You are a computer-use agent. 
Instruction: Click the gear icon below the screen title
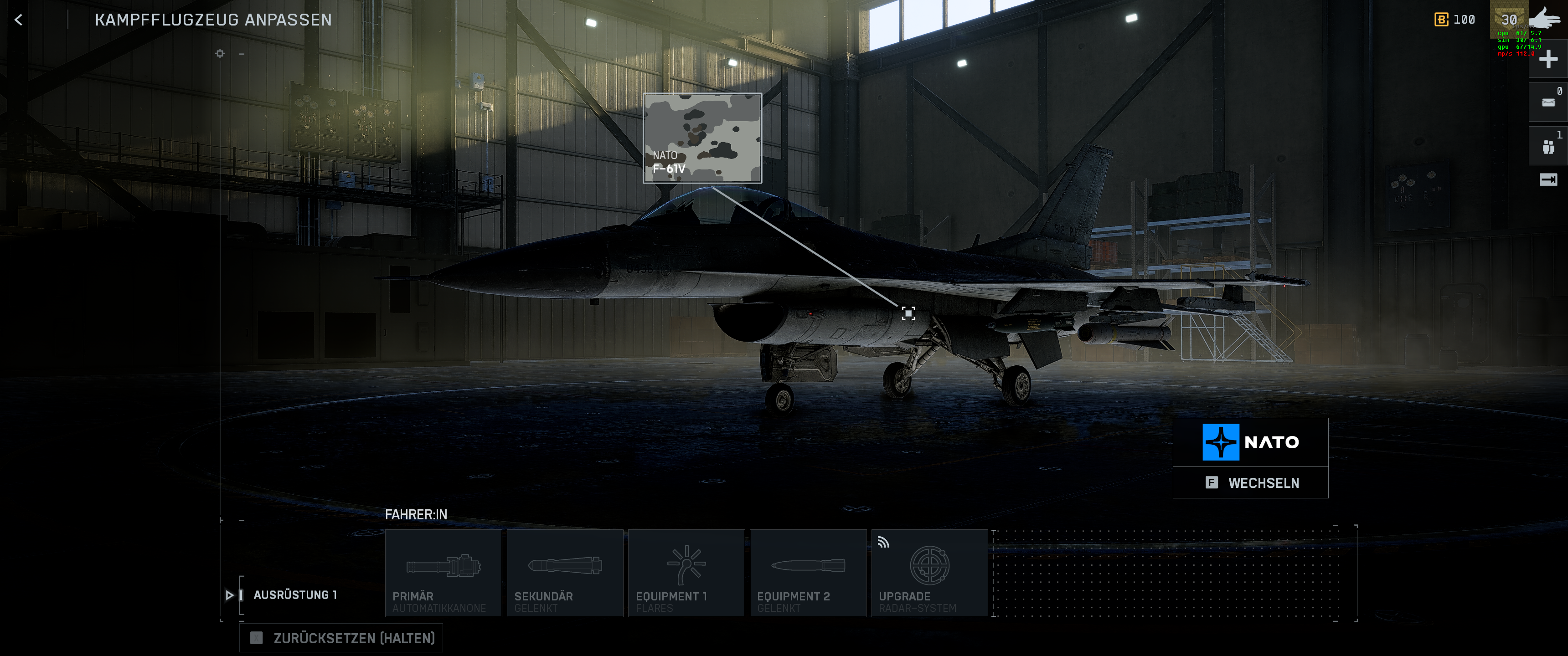click(x=219, y=54)
